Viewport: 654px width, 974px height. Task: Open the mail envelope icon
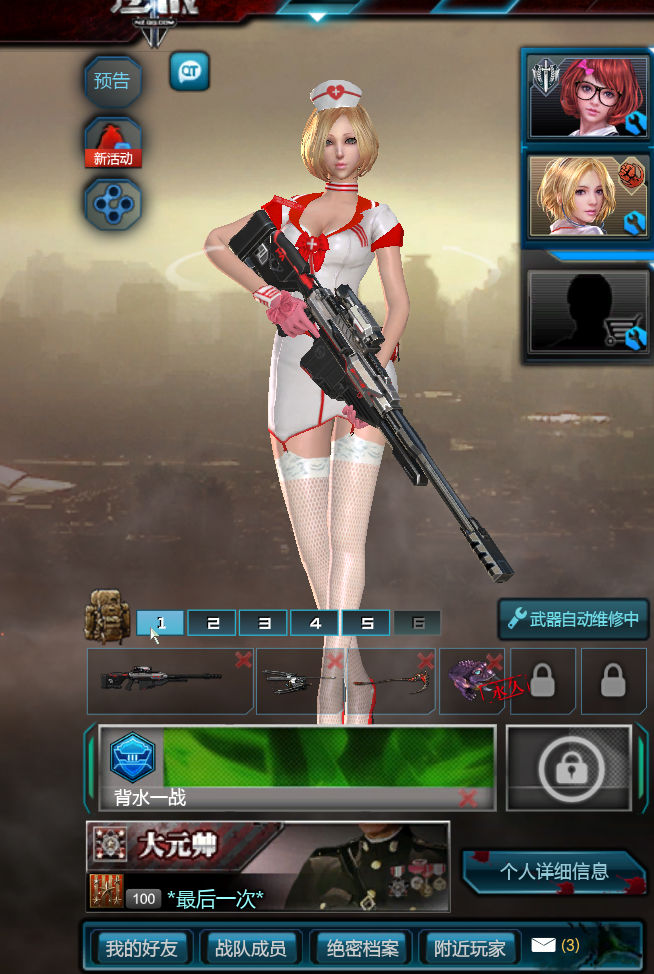[543, 945]
